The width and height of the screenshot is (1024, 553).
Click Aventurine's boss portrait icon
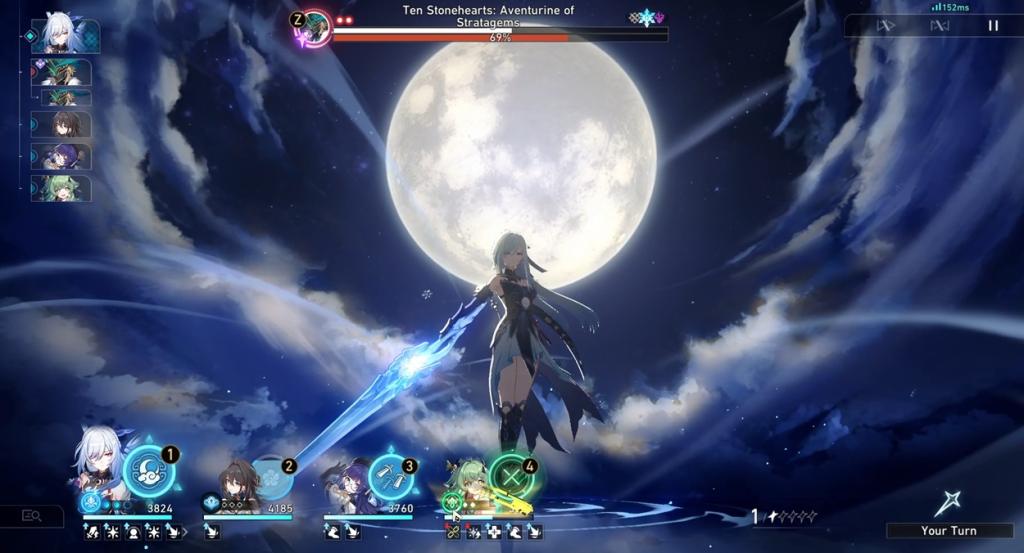coord(316,26)
